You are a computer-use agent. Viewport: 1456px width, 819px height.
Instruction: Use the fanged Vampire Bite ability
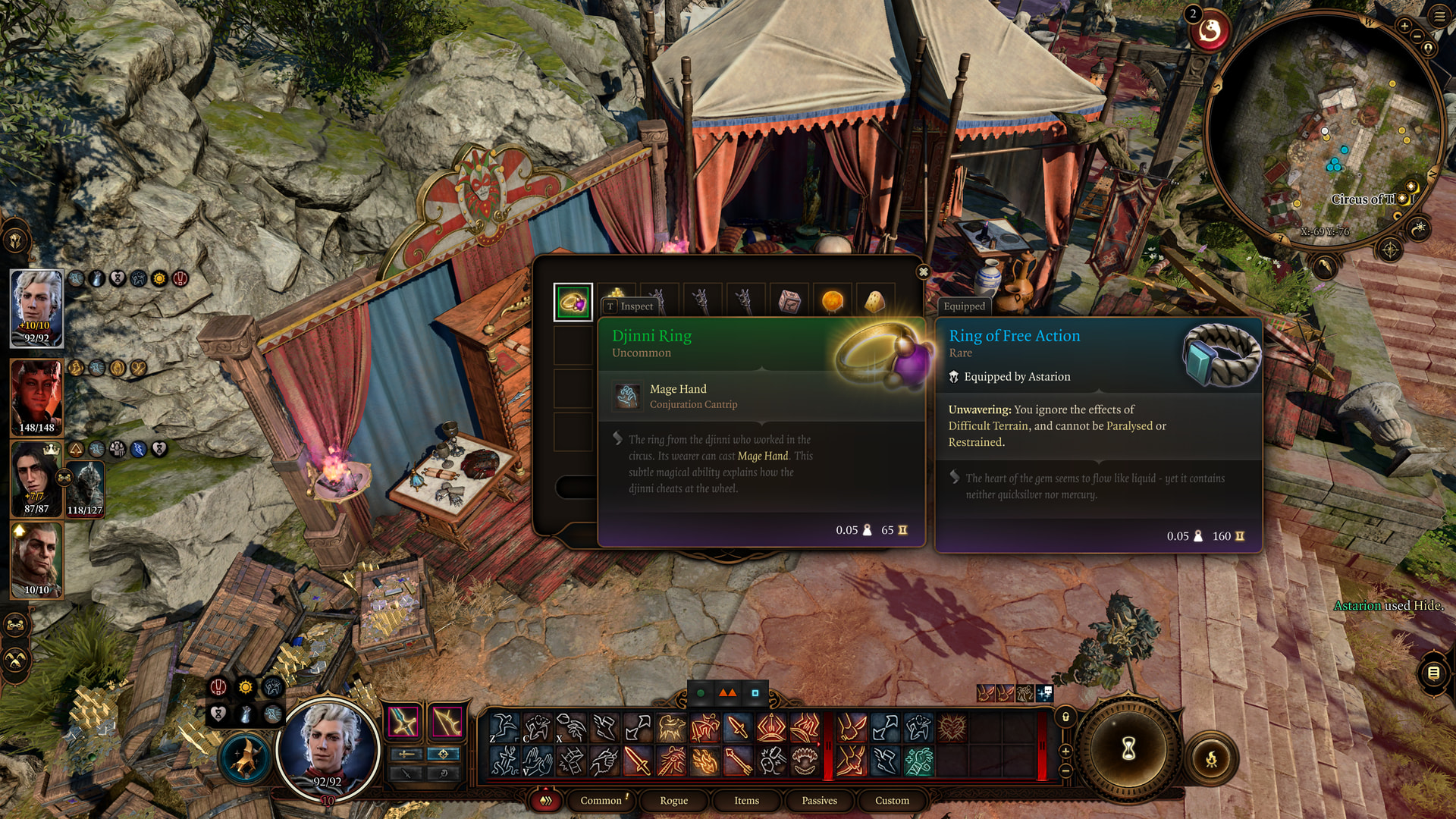(x=804, y=761)
